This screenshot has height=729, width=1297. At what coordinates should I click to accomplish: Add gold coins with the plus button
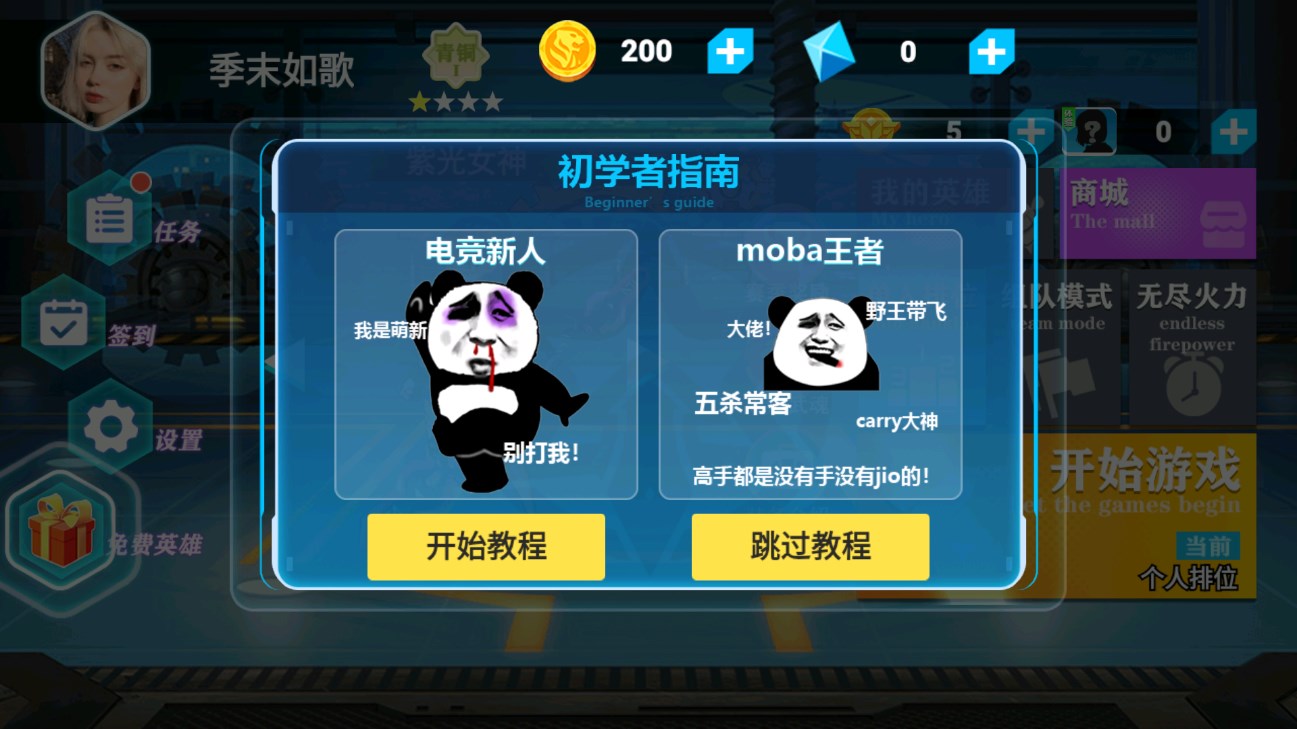730,52
